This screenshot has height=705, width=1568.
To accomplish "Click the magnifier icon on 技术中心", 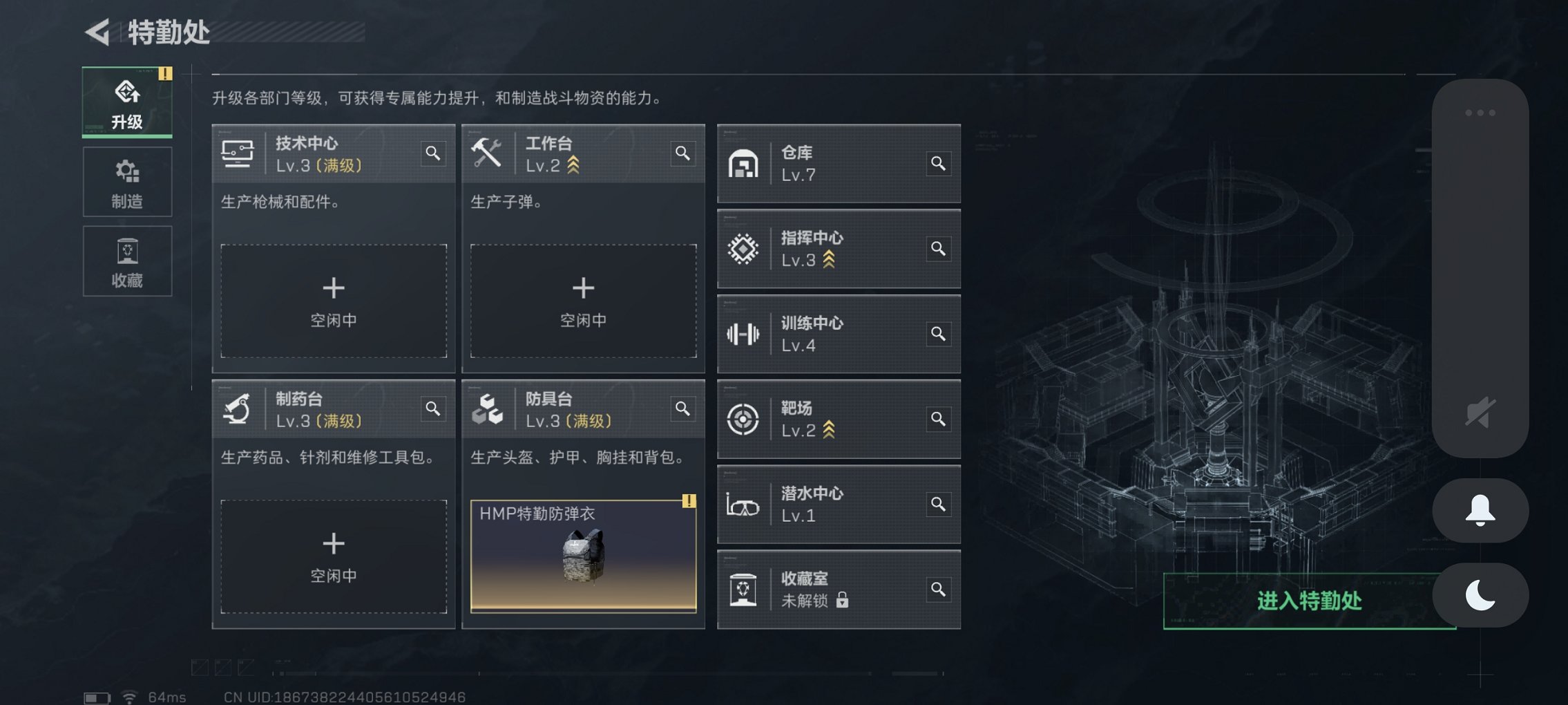I will coord(433,154).
